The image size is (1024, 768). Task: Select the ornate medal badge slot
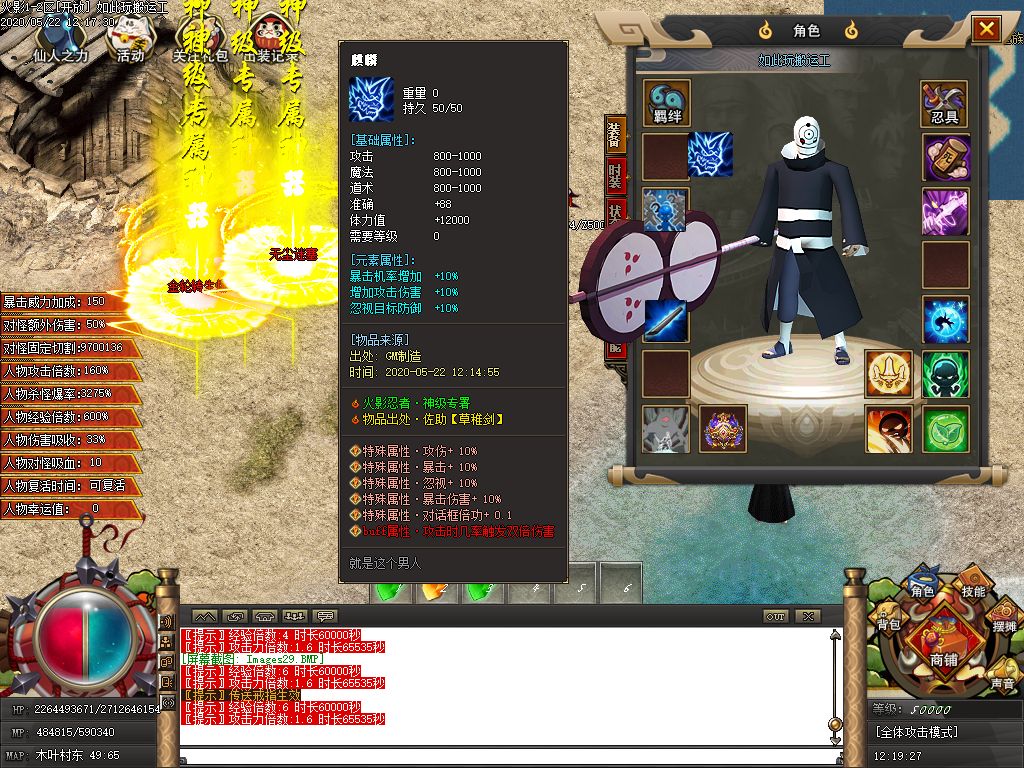point(722,428)
